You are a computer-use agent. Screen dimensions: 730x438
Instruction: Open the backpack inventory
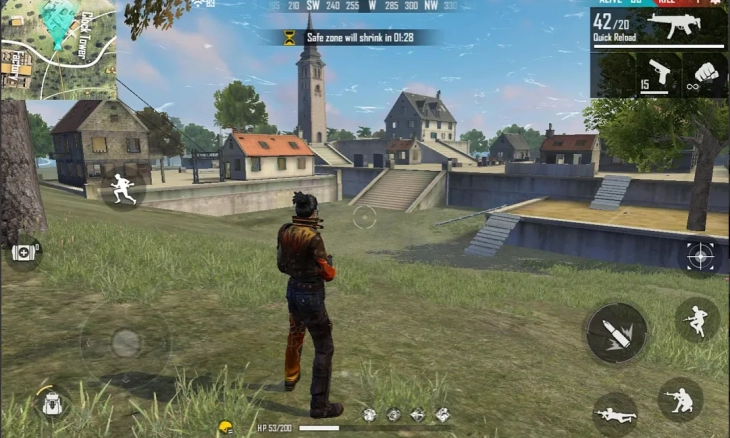tap(52, 402)
